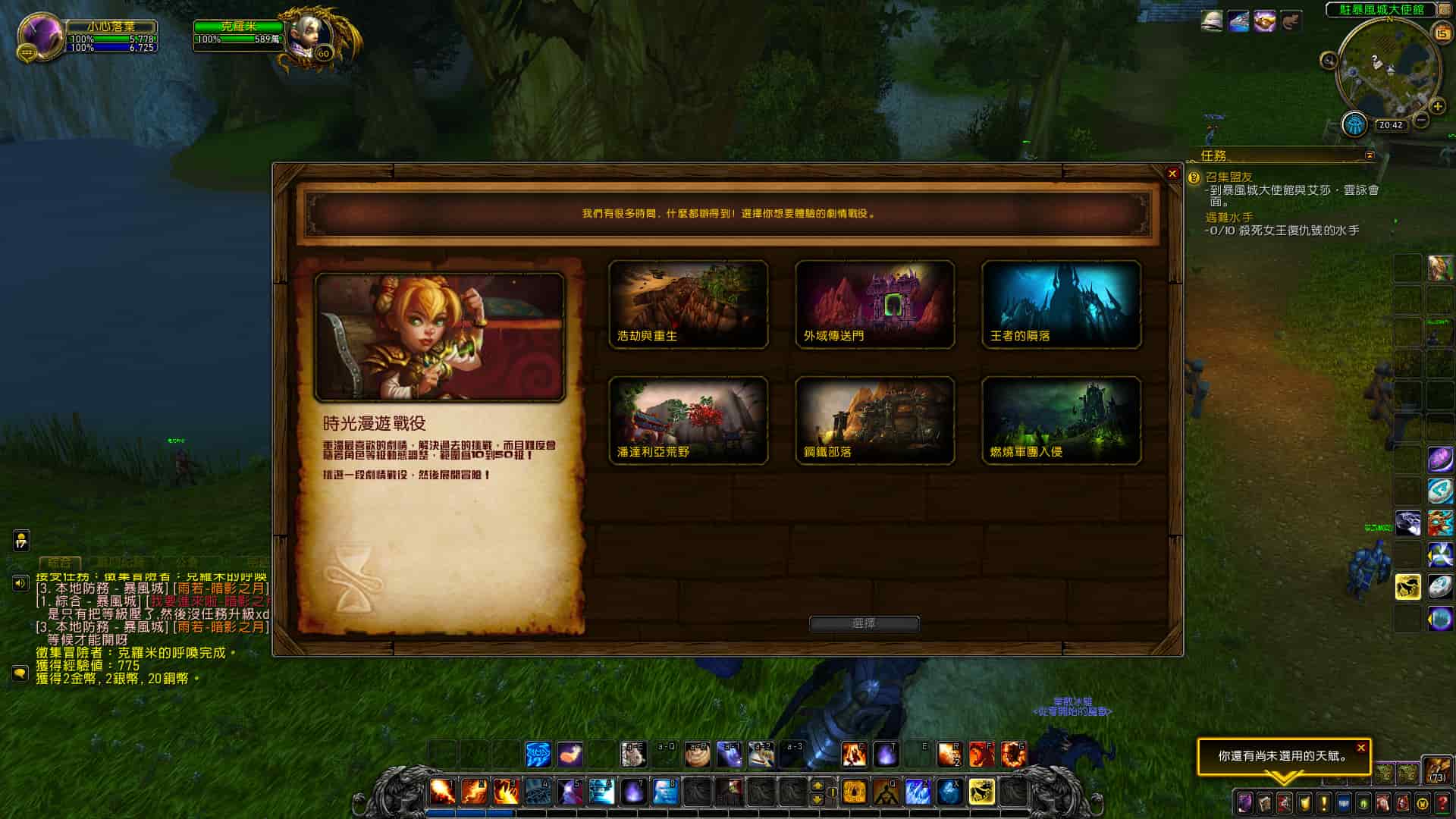Pick the 燃燒軍團入侵 campaign tile
The image size is (1456, 819).
[1061, 421]
